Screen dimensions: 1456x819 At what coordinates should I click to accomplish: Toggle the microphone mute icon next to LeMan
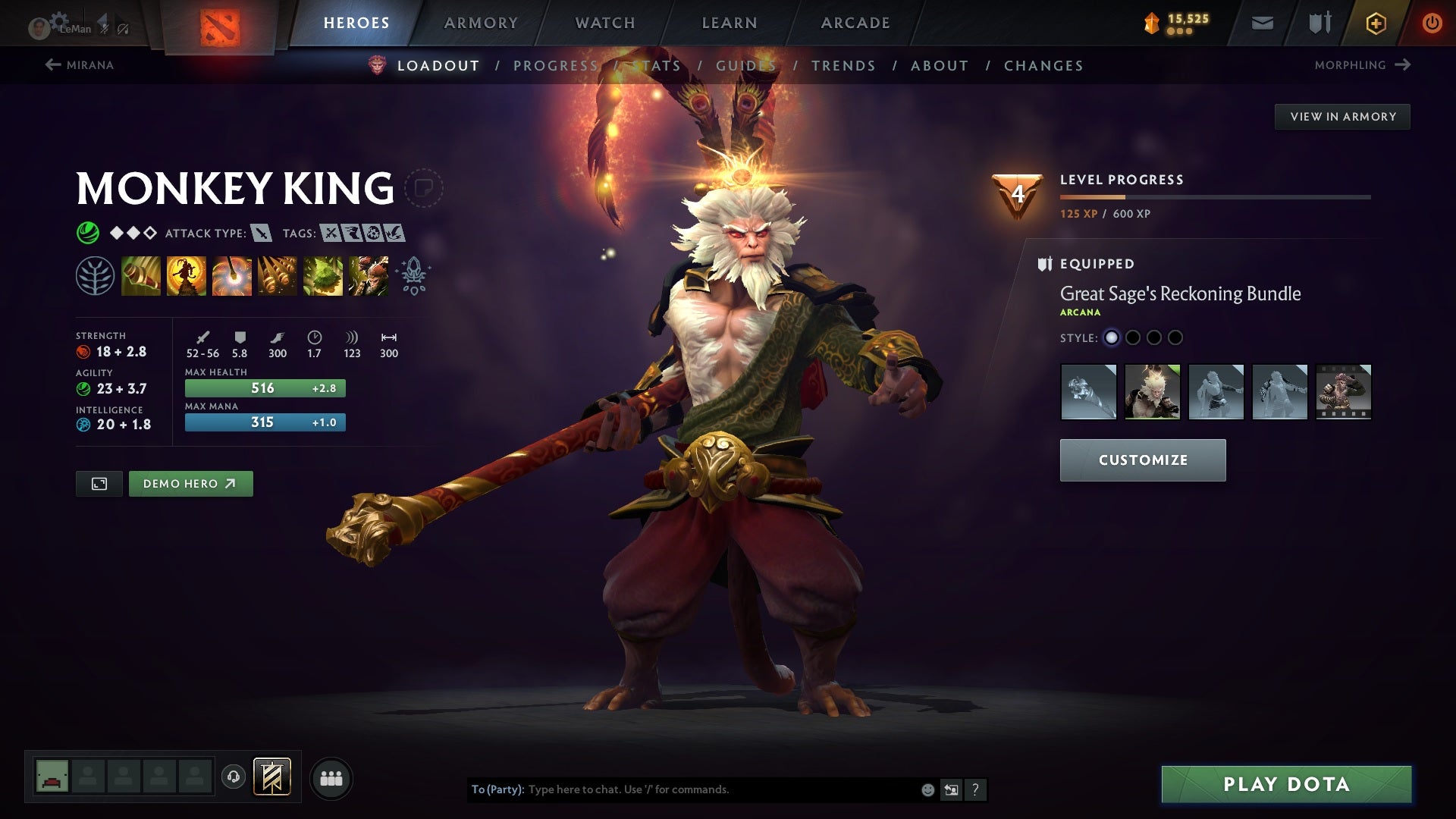(x=104, y=29)
